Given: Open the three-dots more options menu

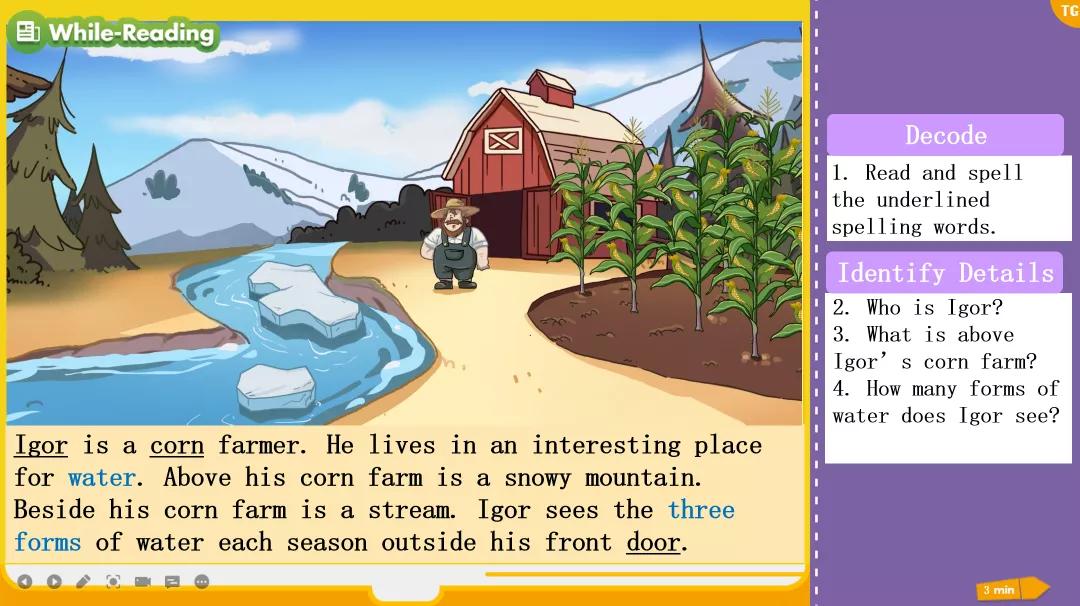Looking at the screenshot, I should [201, 581].
